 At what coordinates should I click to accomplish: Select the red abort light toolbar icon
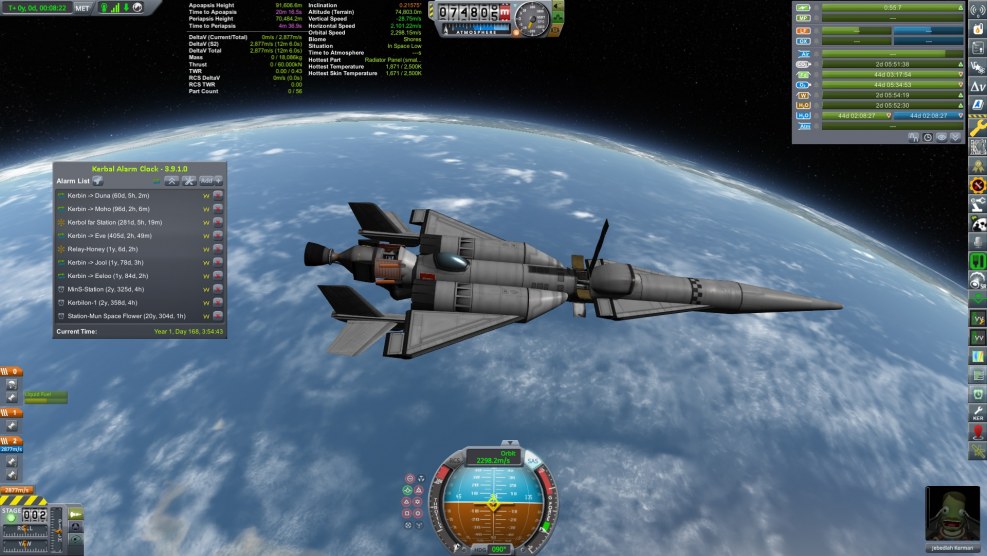coord(977,432)
